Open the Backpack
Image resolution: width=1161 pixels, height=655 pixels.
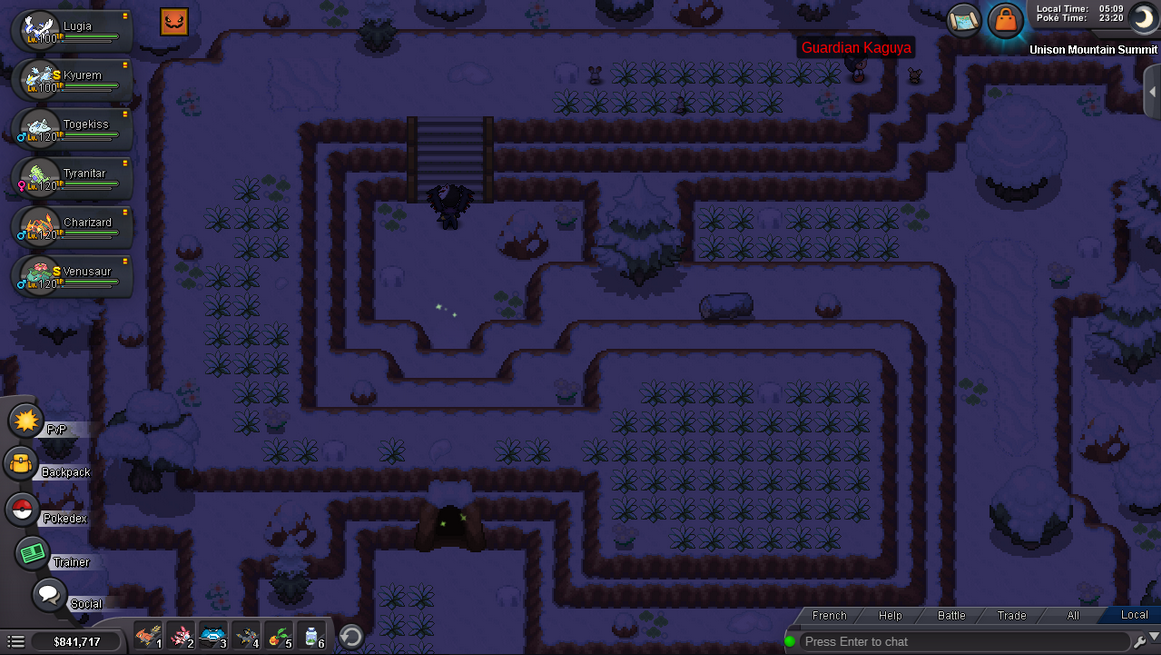pyautogui.click(x=22, y=464)
